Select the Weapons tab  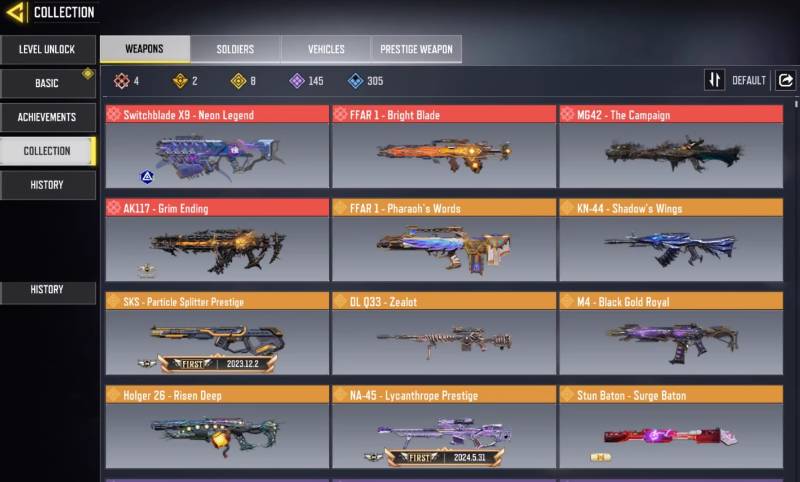pos(145,49)
